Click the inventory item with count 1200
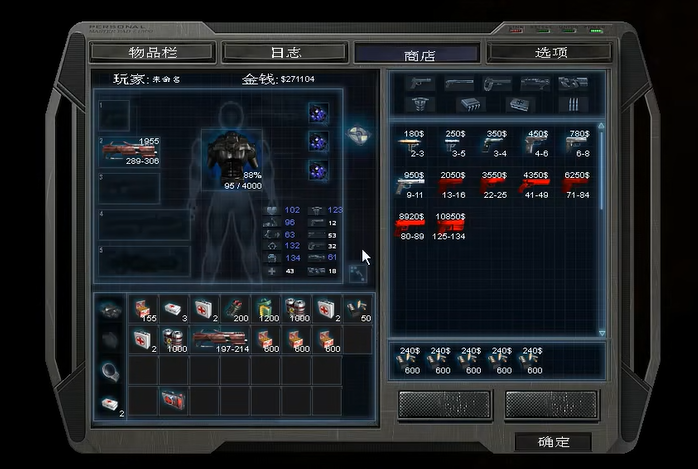The height and width of the screenshot is (469, 698). point(265,308)
